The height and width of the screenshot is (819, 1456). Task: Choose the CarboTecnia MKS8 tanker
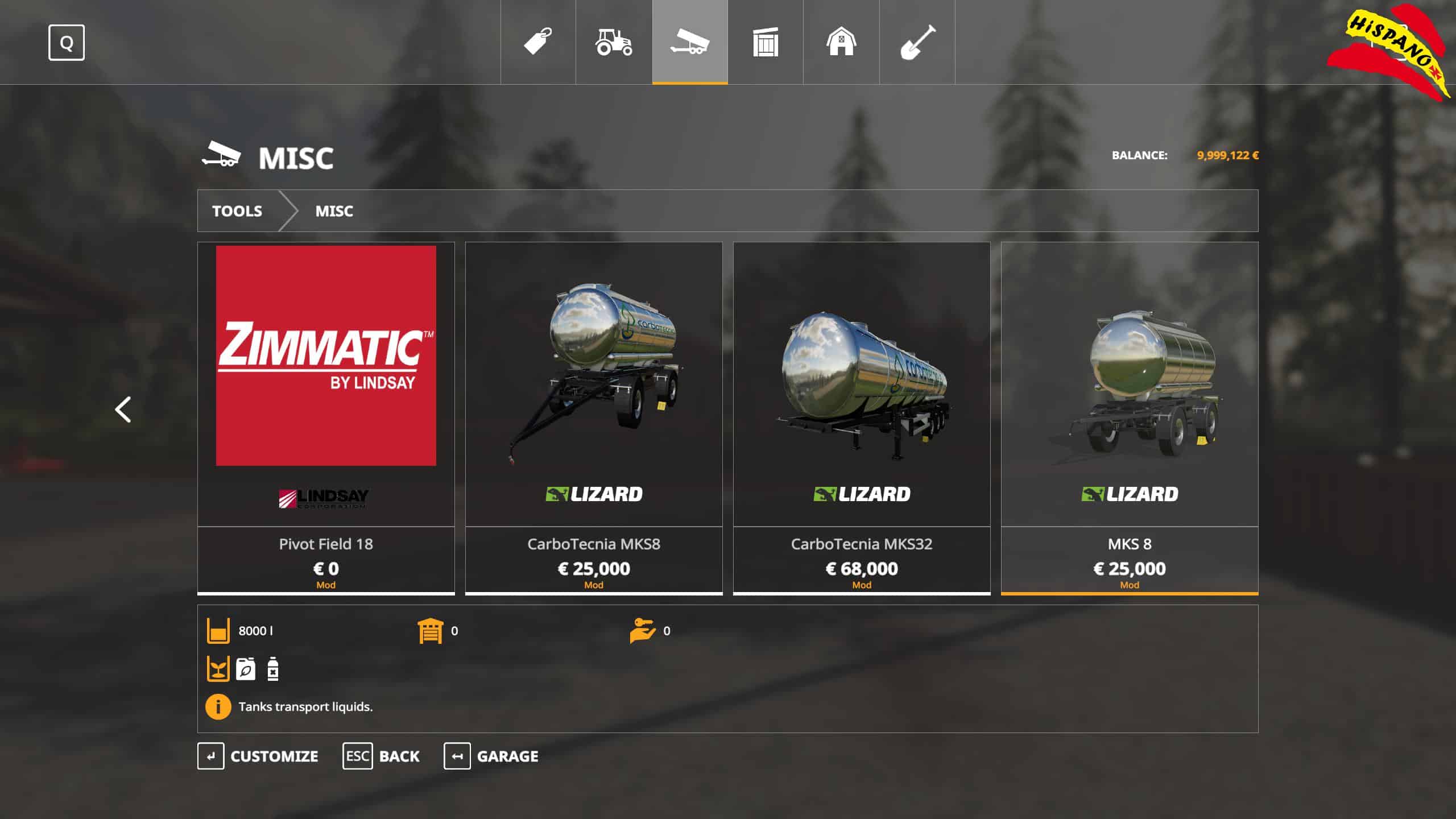594,418
